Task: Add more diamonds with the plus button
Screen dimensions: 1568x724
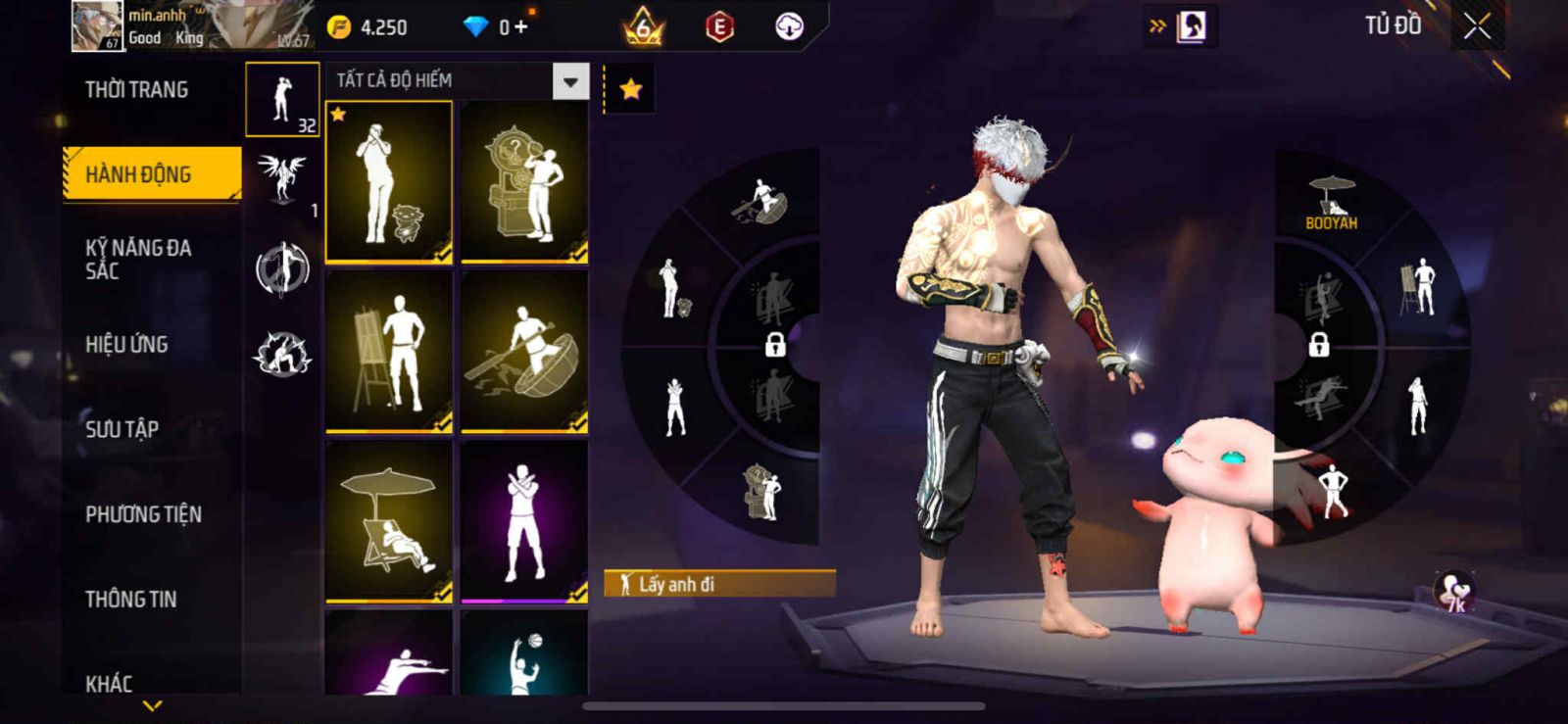Action: pyautogui.click(x=520, y=27)
